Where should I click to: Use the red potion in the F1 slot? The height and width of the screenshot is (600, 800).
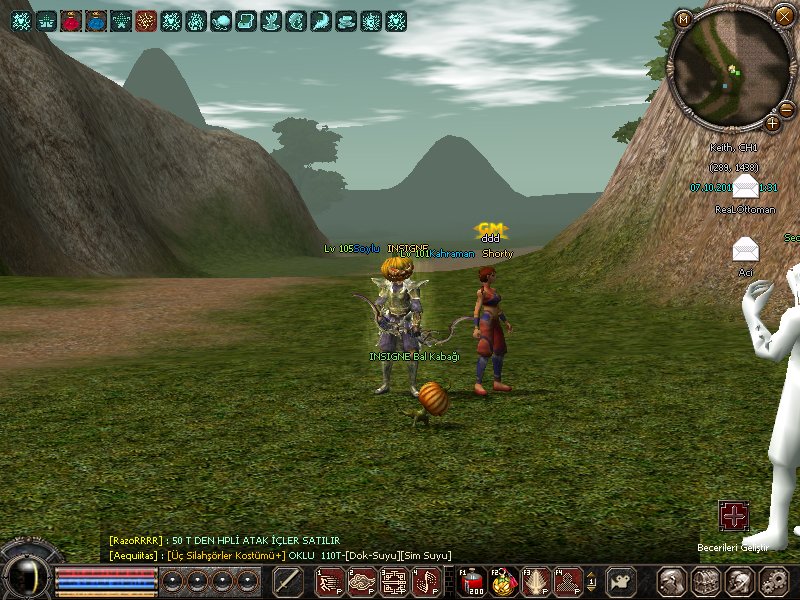[x=472, y=580]
